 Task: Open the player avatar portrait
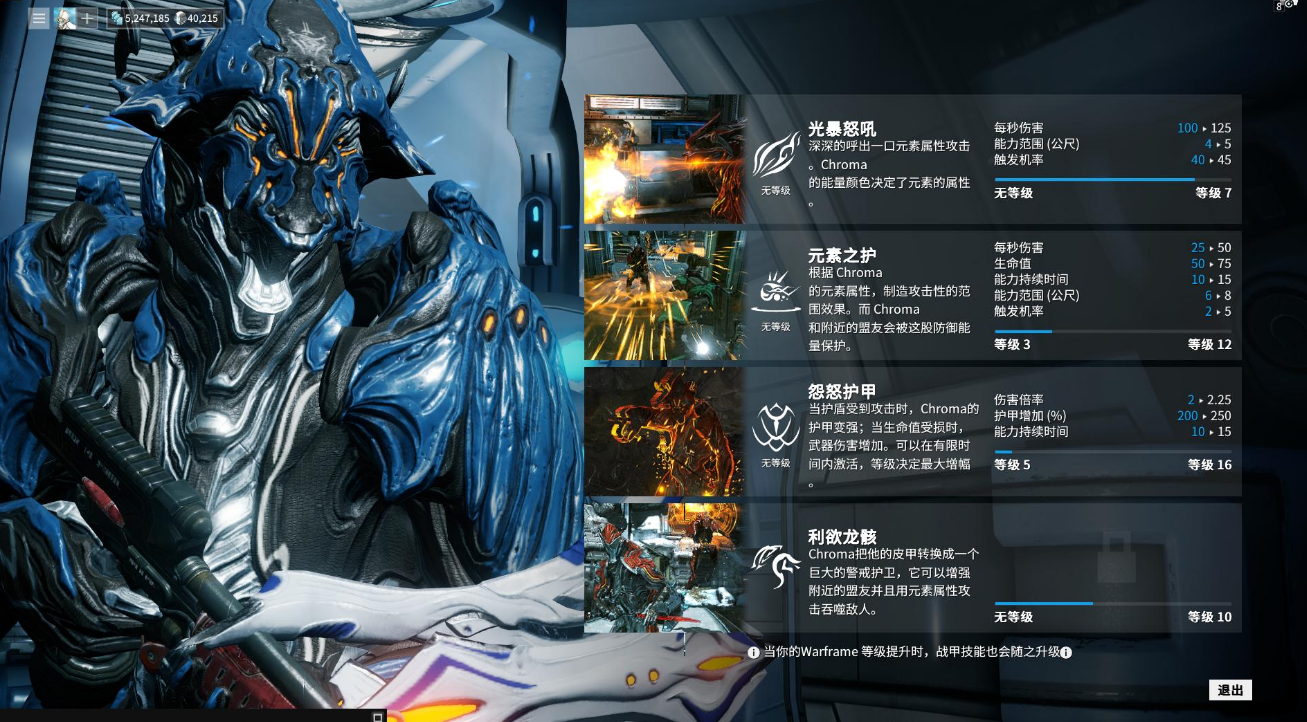[x=64, y=16]
